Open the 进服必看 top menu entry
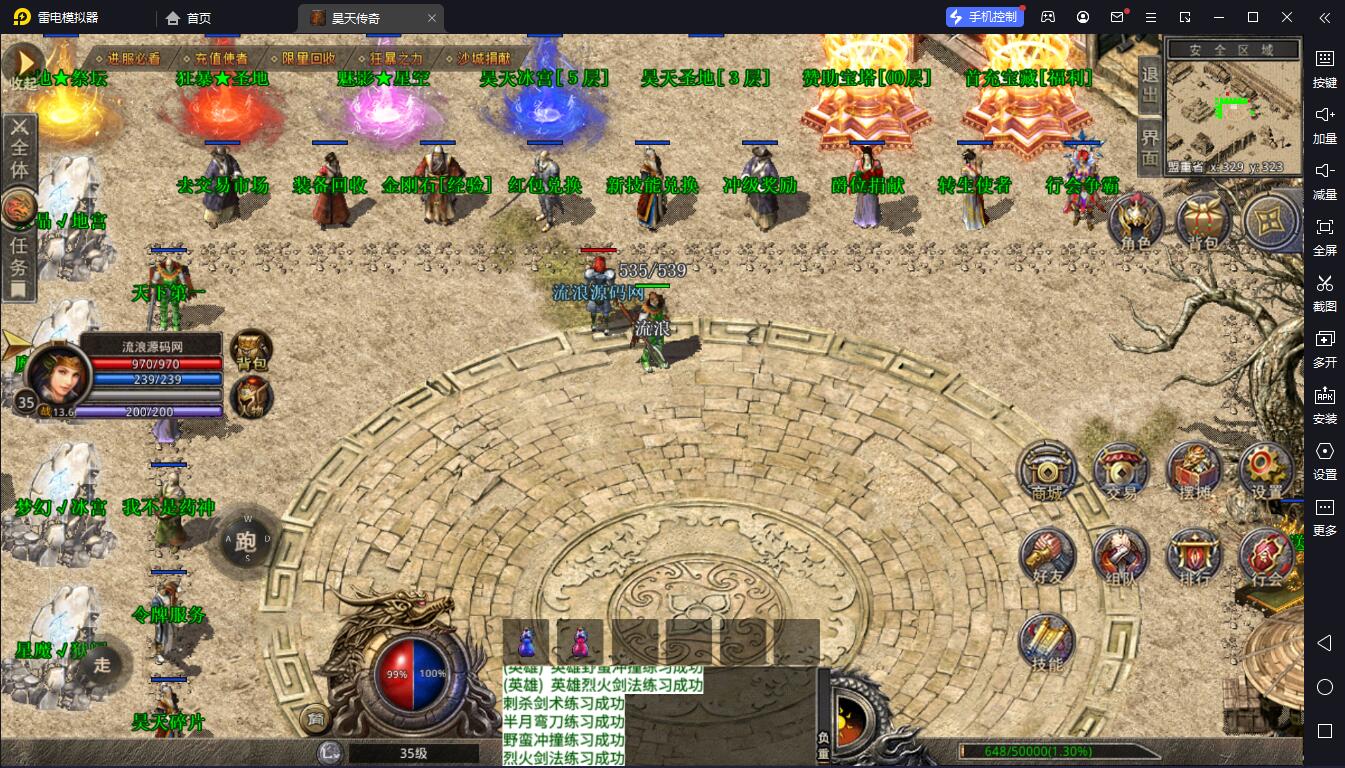 (x=132, y=58)
